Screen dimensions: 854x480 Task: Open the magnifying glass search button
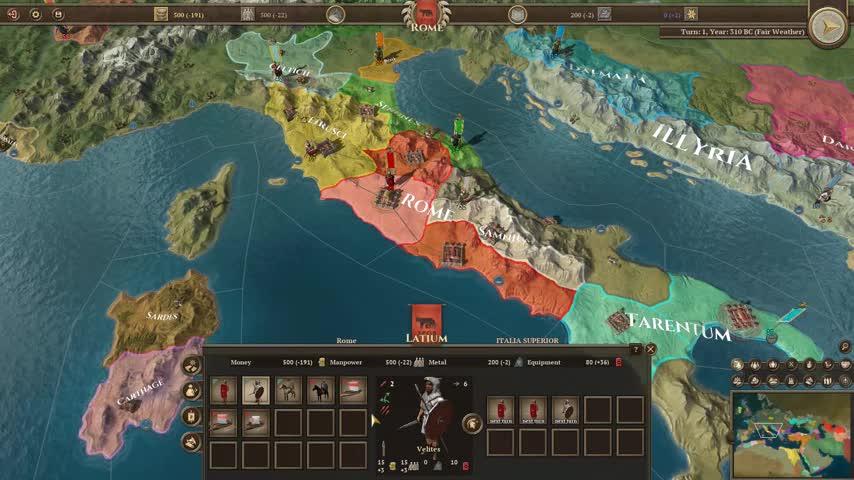pos(846,347)
